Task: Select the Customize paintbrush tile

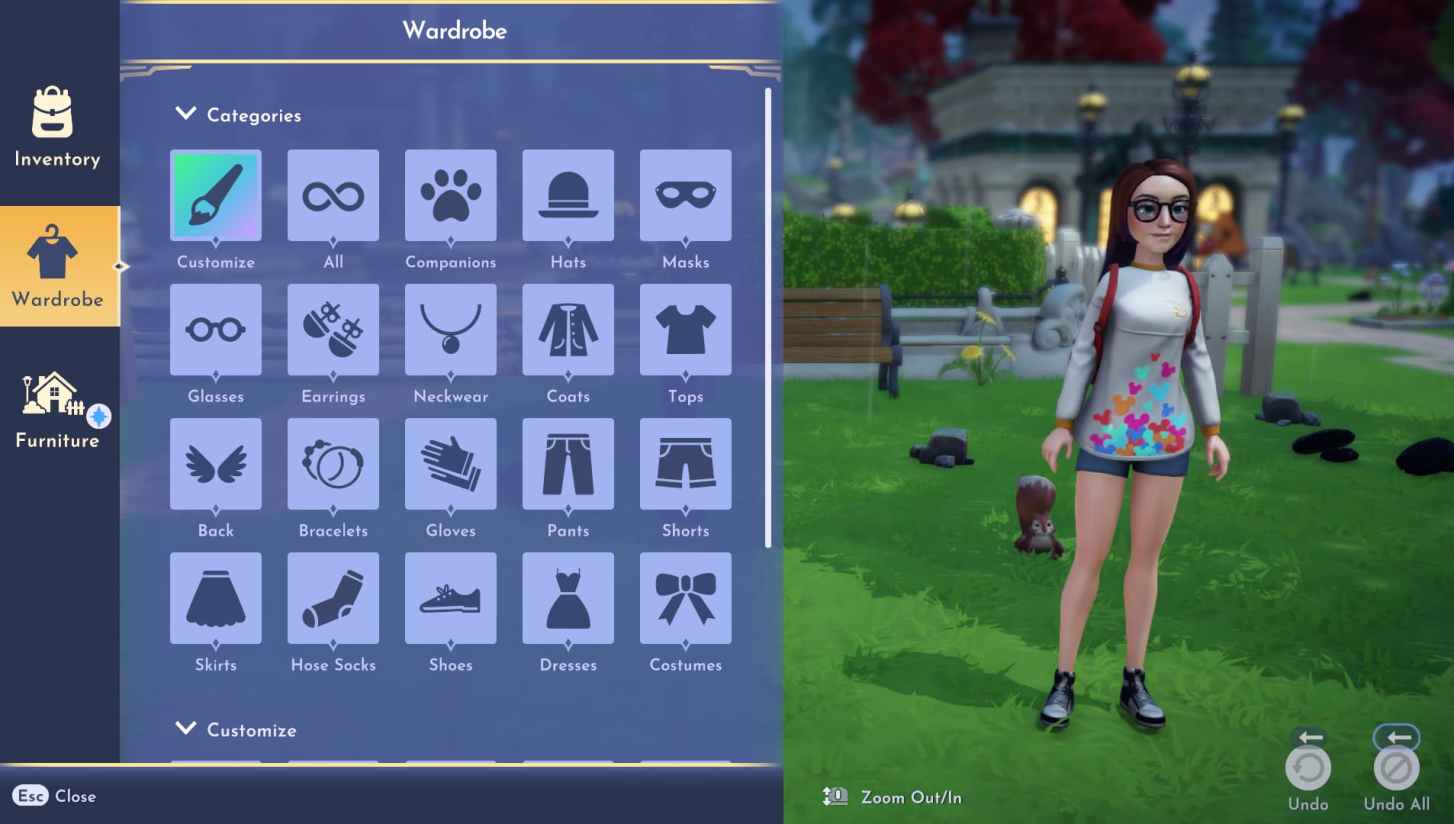Action: pos(215,195)
